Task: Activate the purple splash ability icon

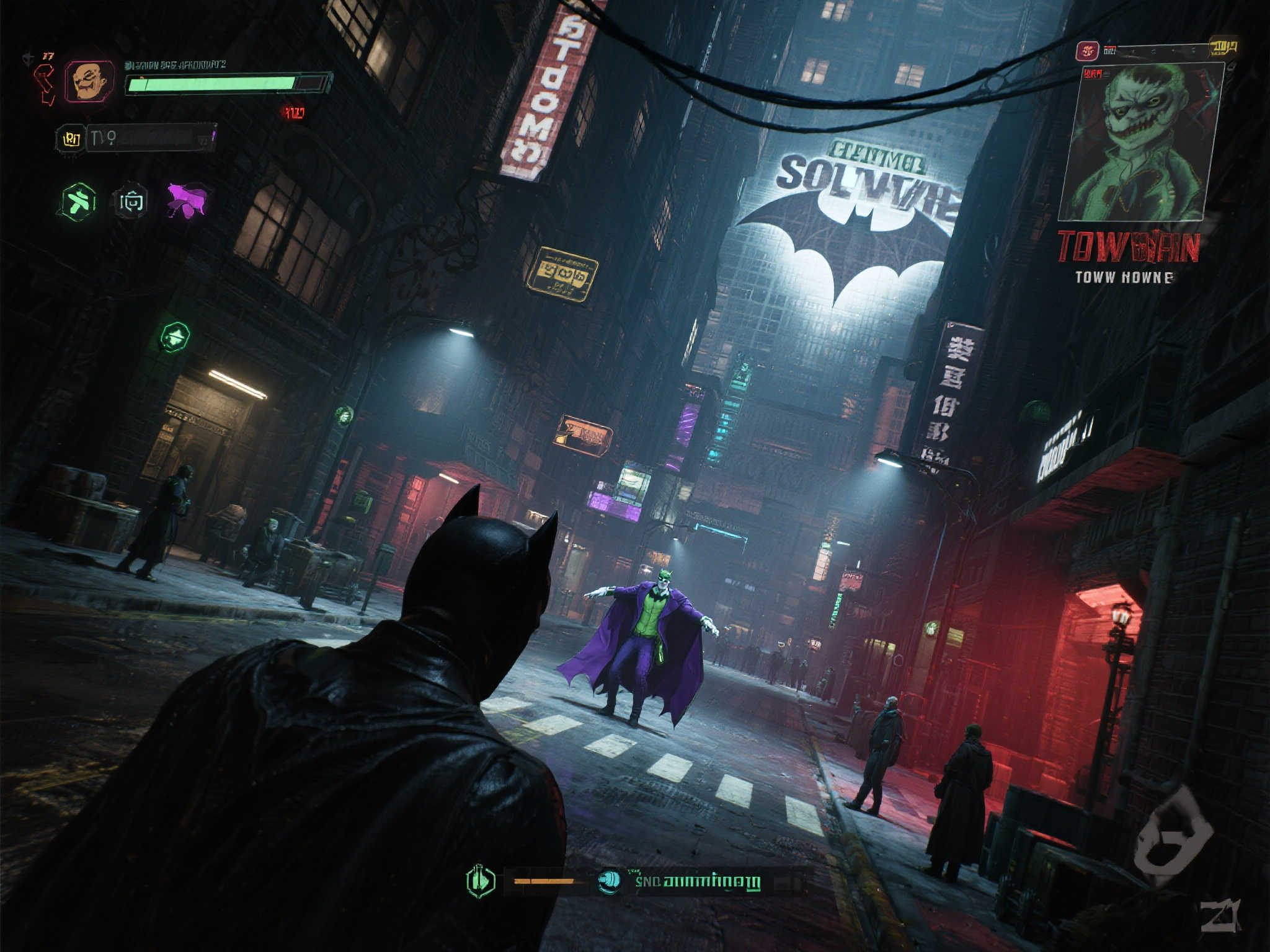Action: click(187, 200)
